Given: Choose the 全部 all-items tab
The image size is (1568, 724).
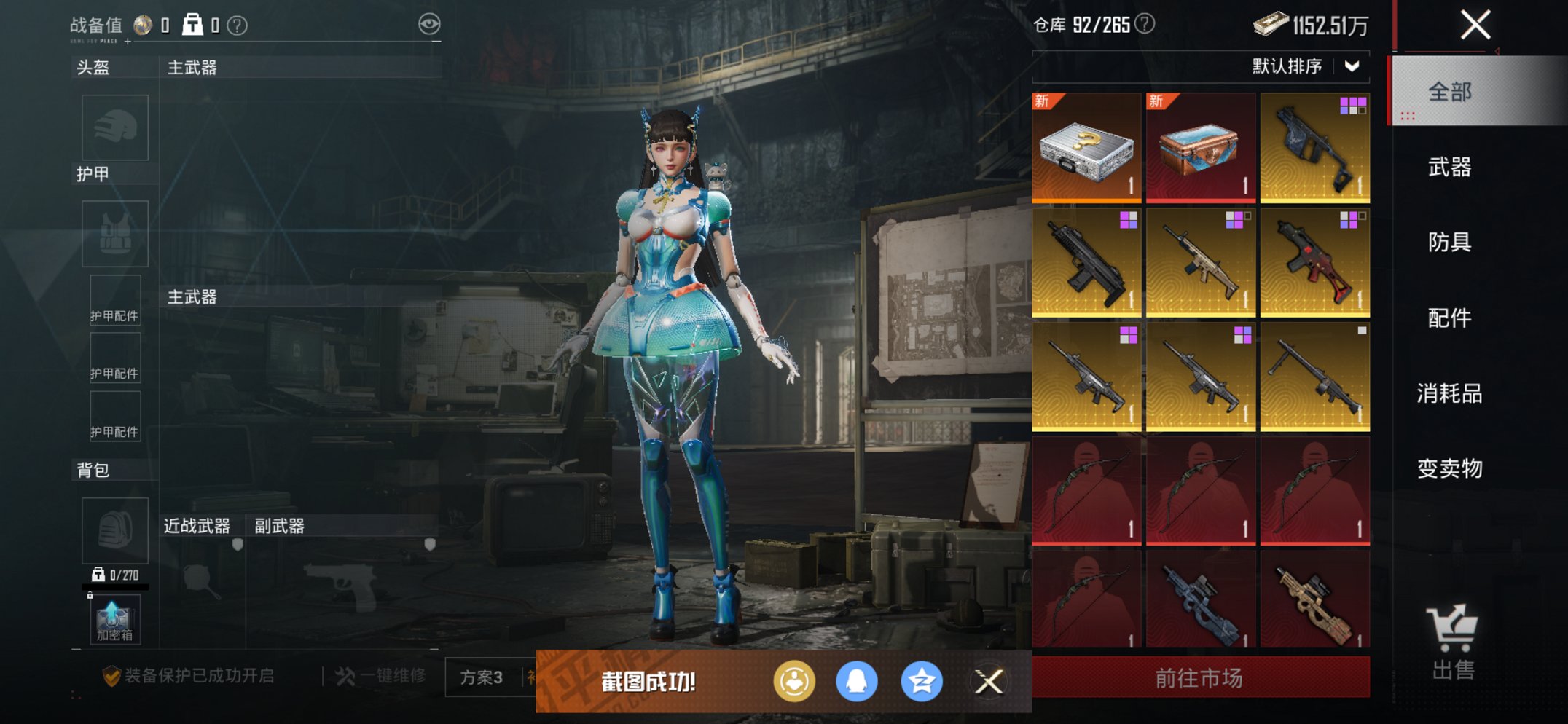Looking at the screenshot, I should point(1449,92).
